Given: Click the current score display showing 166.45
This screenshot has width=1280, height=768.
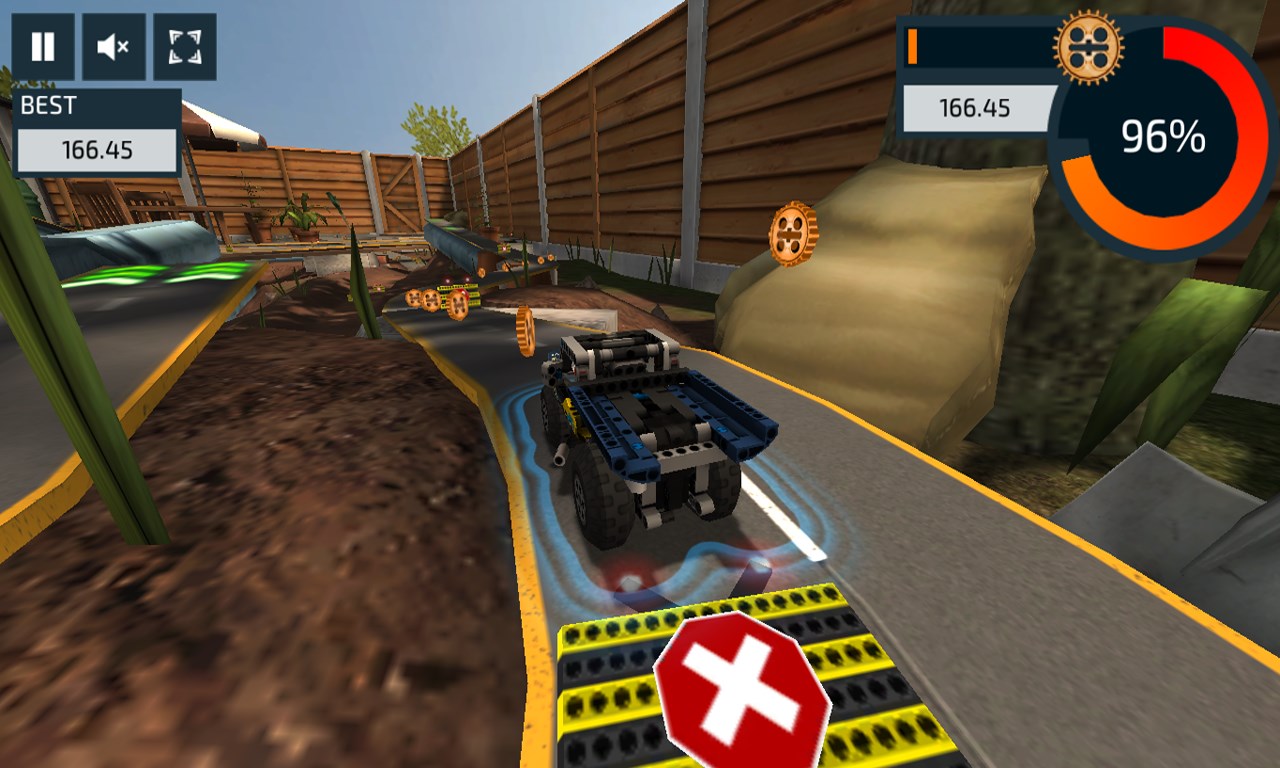Looking at the screenshot, I should [x=975, y=110].
